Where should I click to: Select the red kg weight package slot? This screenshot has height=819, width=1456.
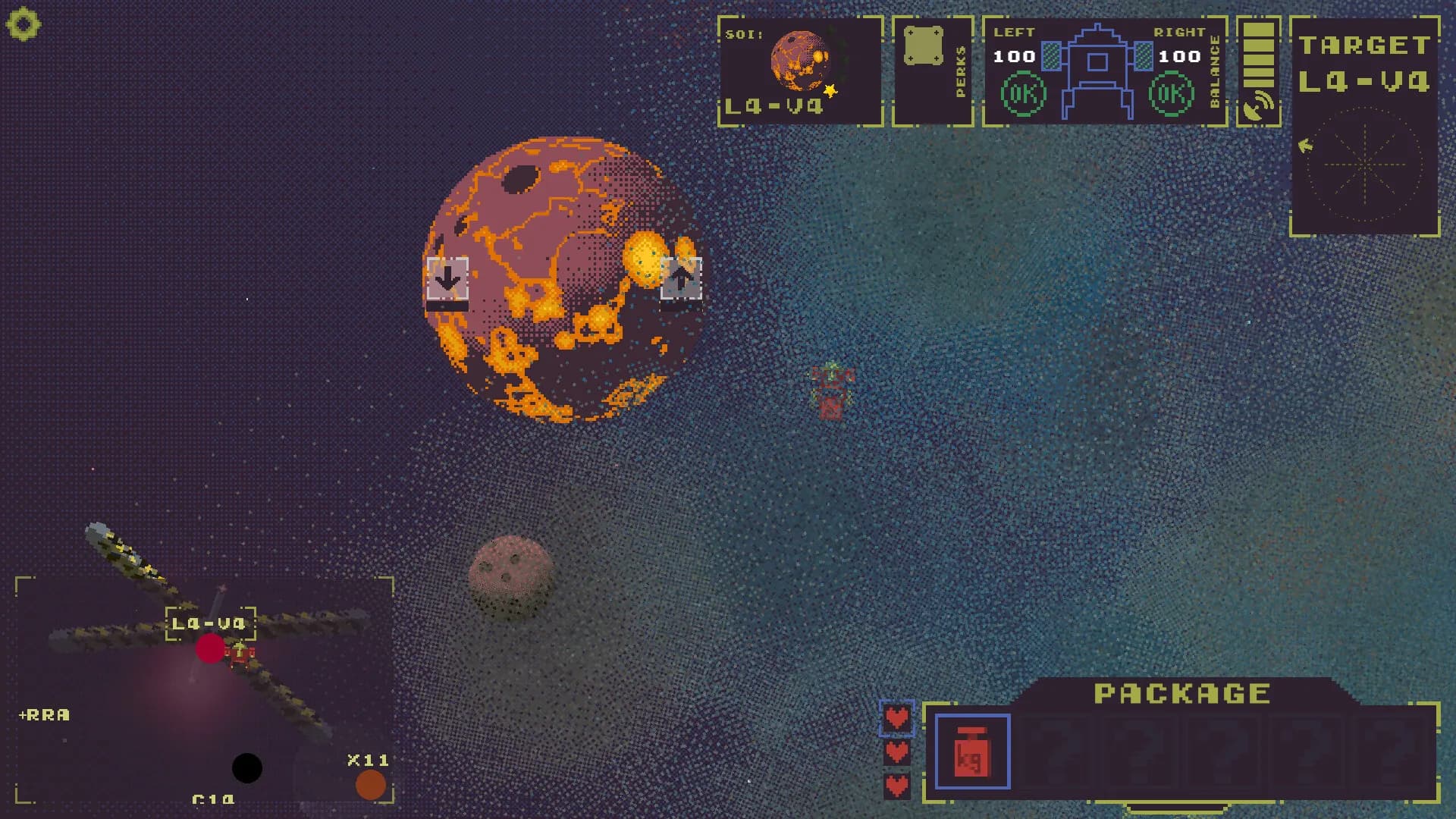click(x=972, y=752)
